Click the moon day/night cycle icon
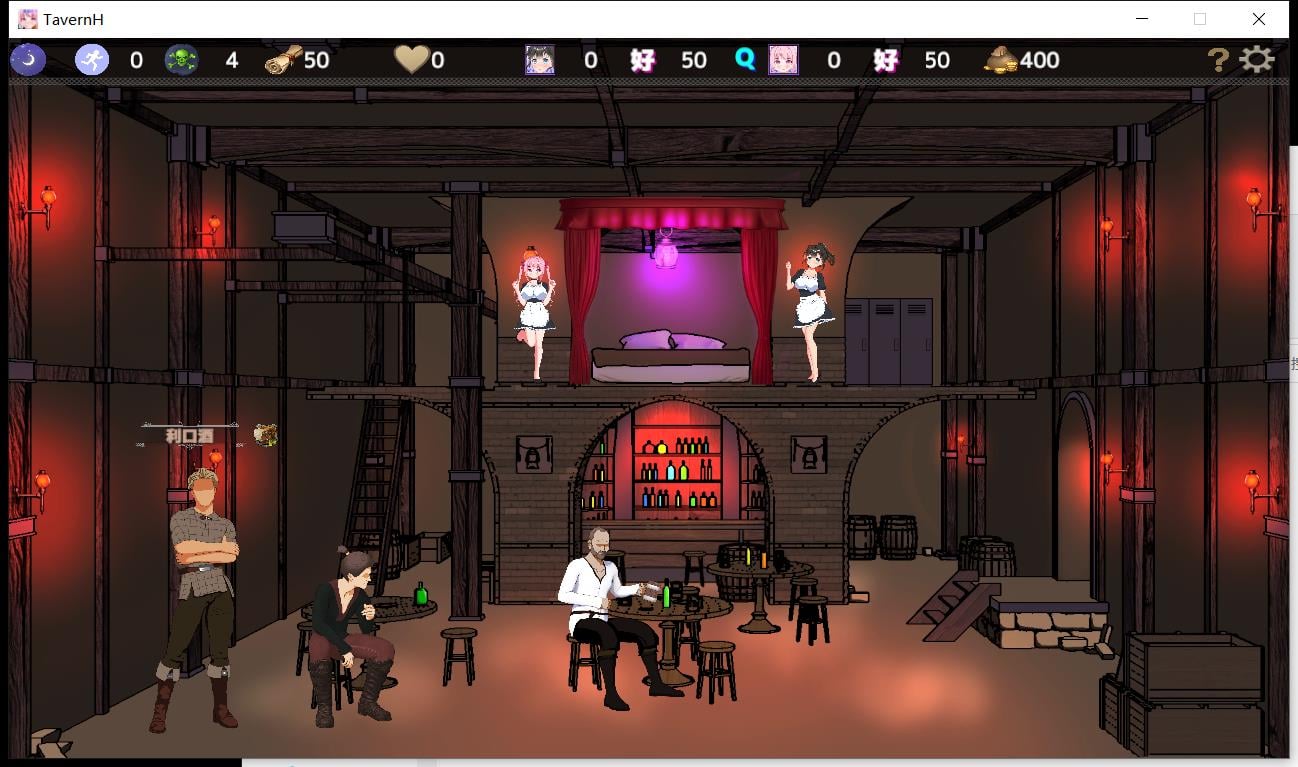This screenshot has height=767, width=1298. click(x=27, y=60)
